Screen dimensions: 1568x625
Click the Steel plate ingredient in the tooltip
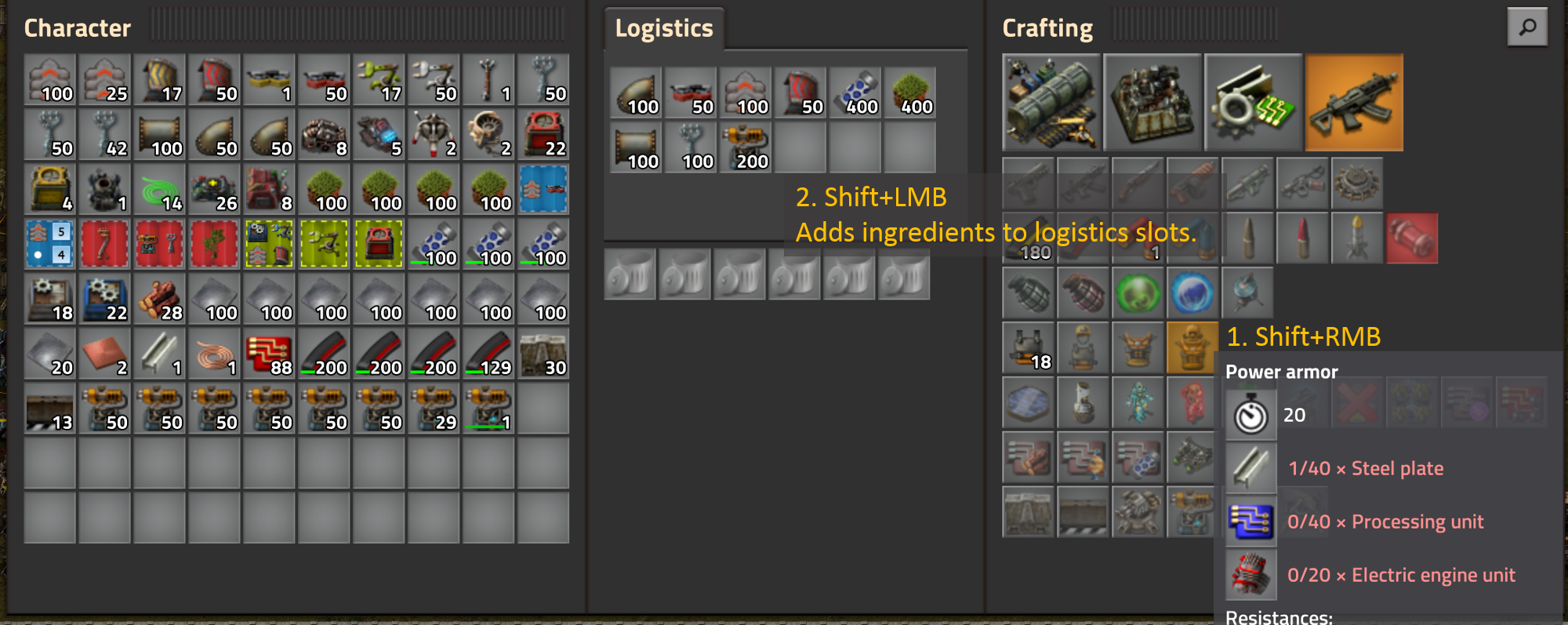click(x=1250, y=467)
